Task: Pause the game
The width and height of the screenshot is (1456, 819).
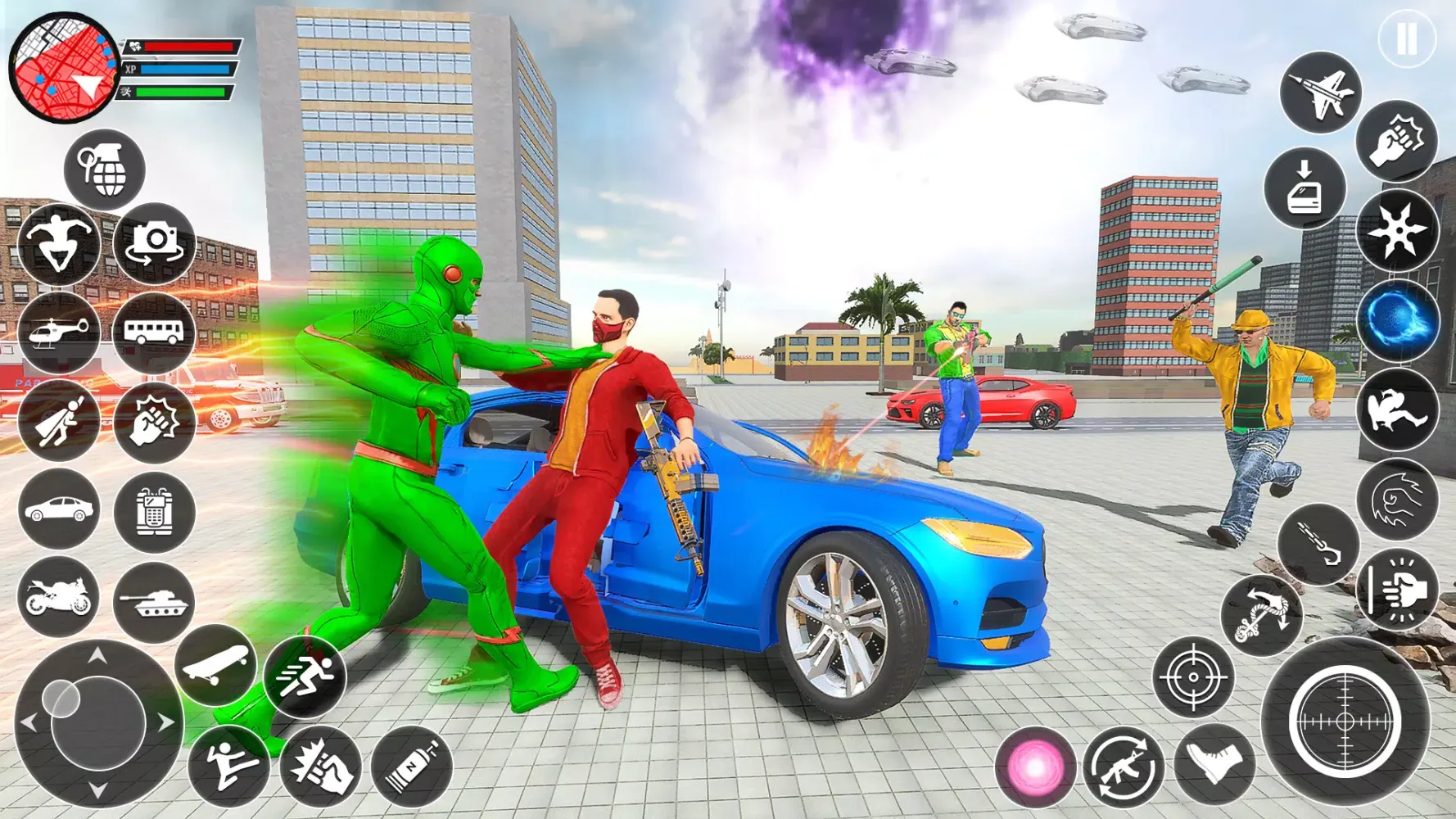Action: coord(1407,36)
